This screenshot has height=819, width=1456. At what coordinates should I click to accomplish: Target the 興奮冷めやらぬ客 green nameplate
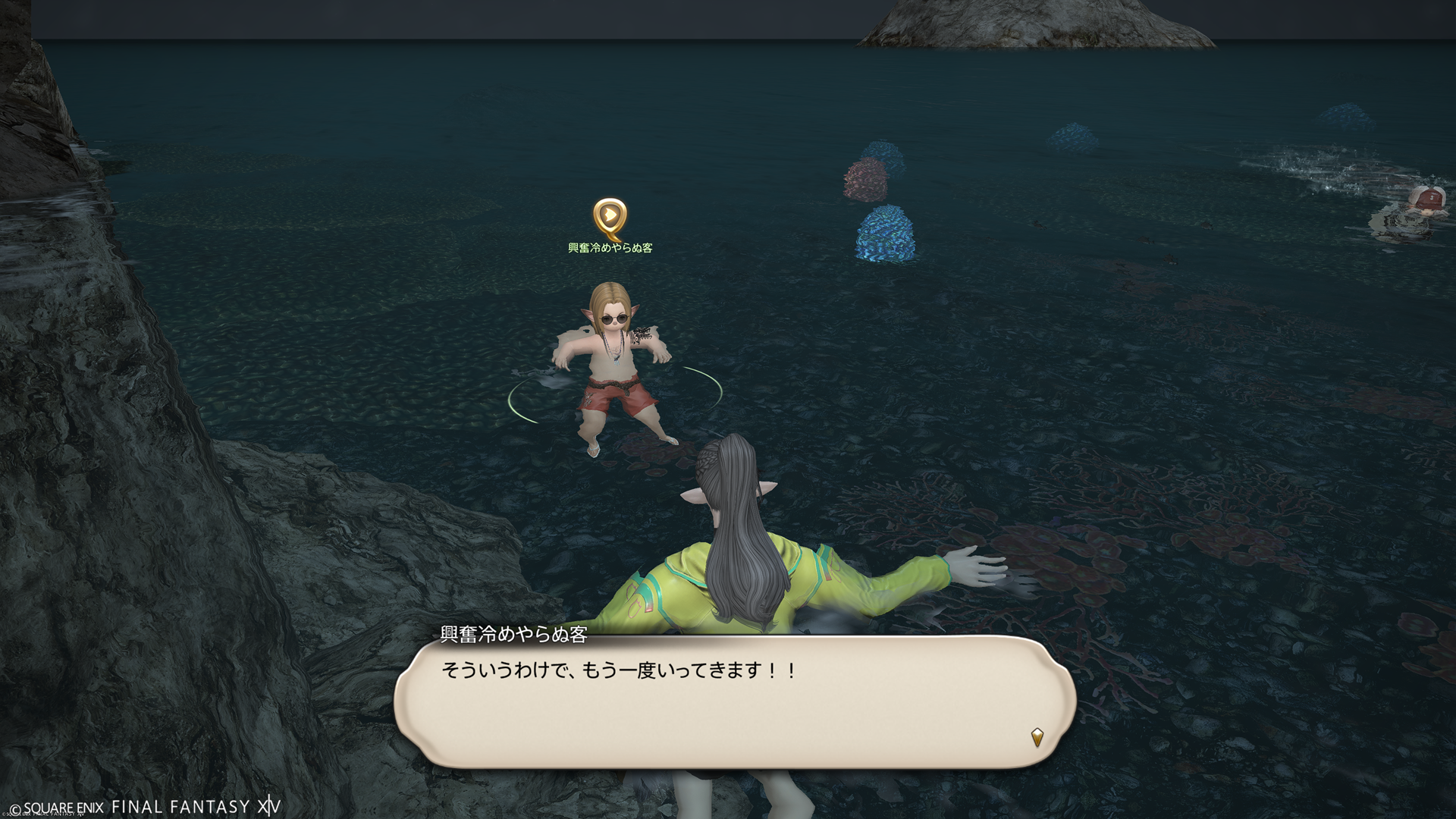pos(610,248)
